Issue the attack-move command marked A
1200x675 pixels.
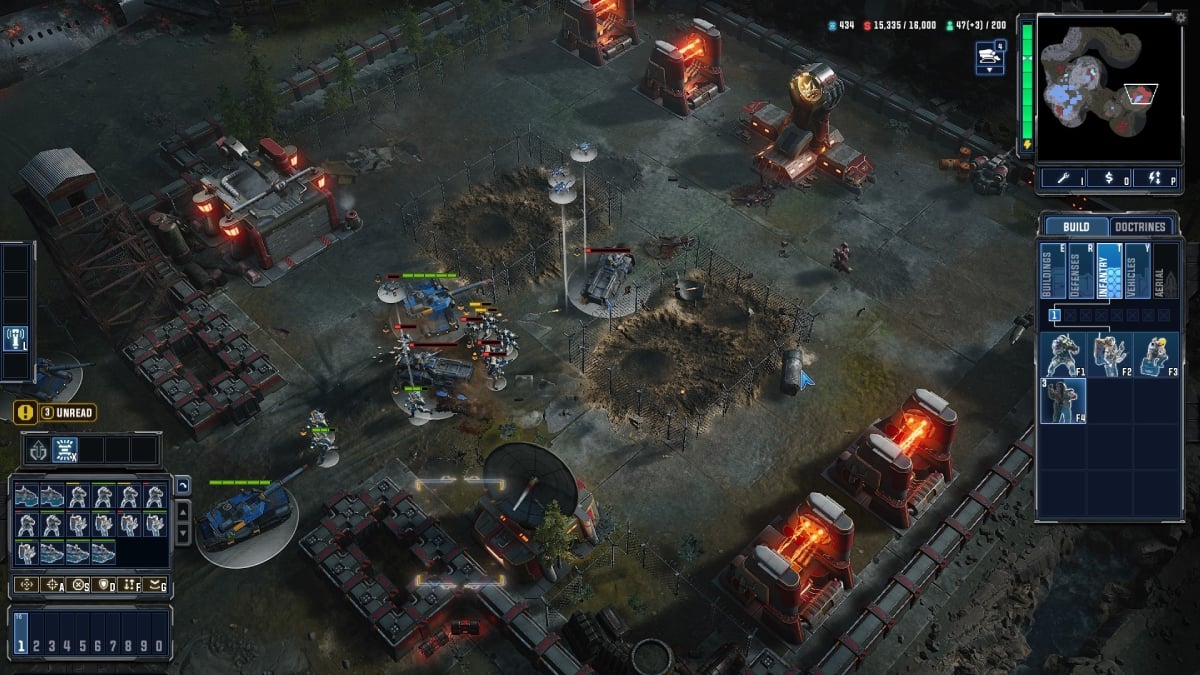(53, 585)
